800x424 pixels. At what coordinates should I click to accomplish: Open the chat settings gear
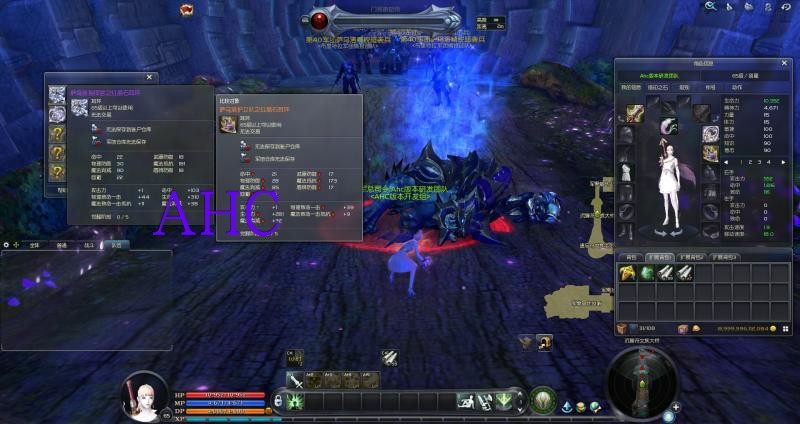pyautogui.click(x=5, y=244)
